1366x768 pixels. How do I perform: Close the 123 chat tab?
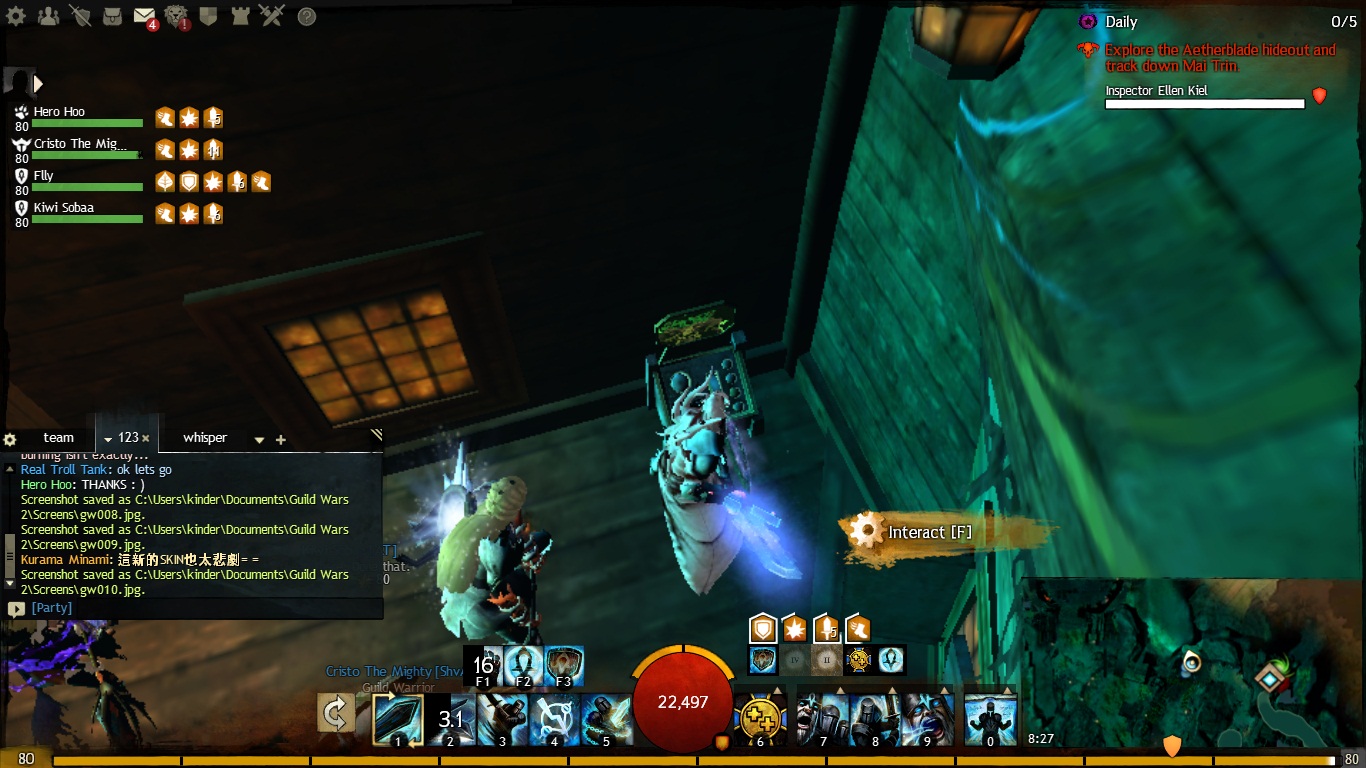pyautogui.click(x=146, y=439)
